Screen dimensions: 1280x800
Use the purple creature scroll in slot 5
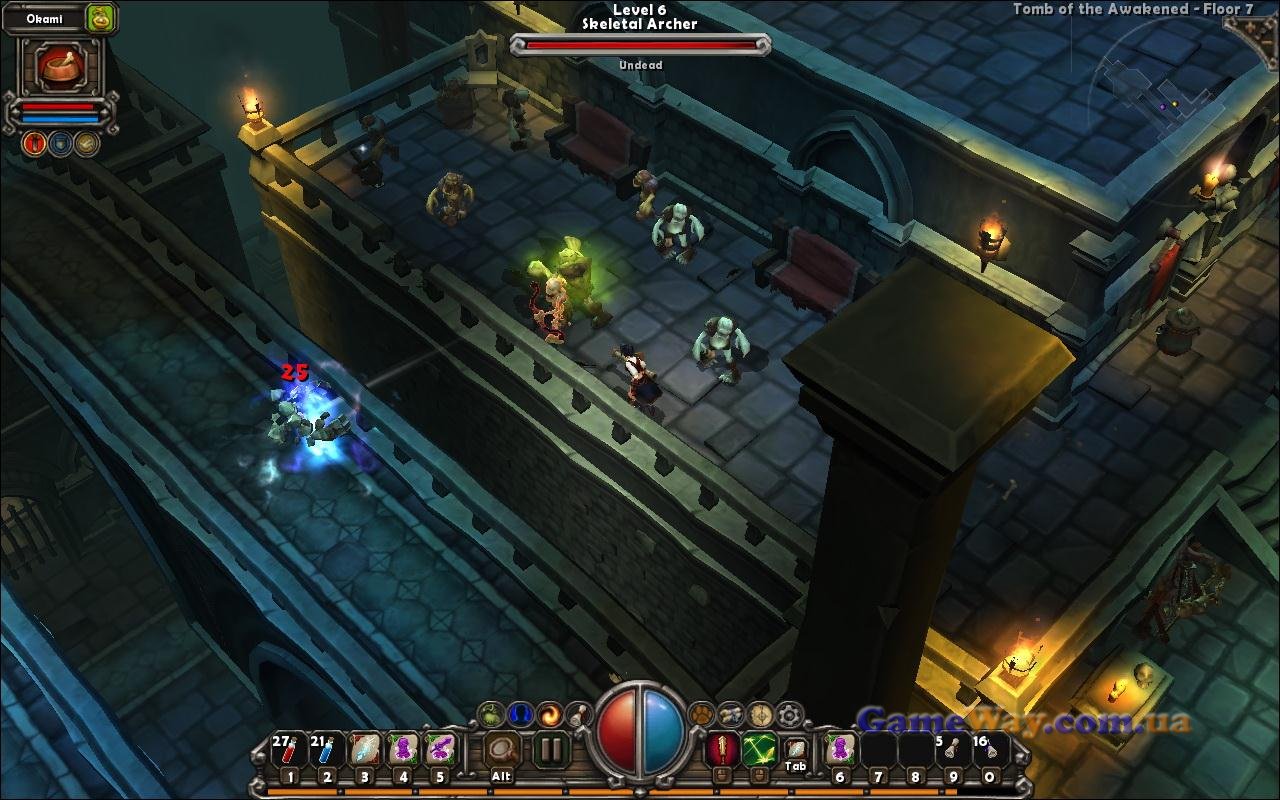440,750
